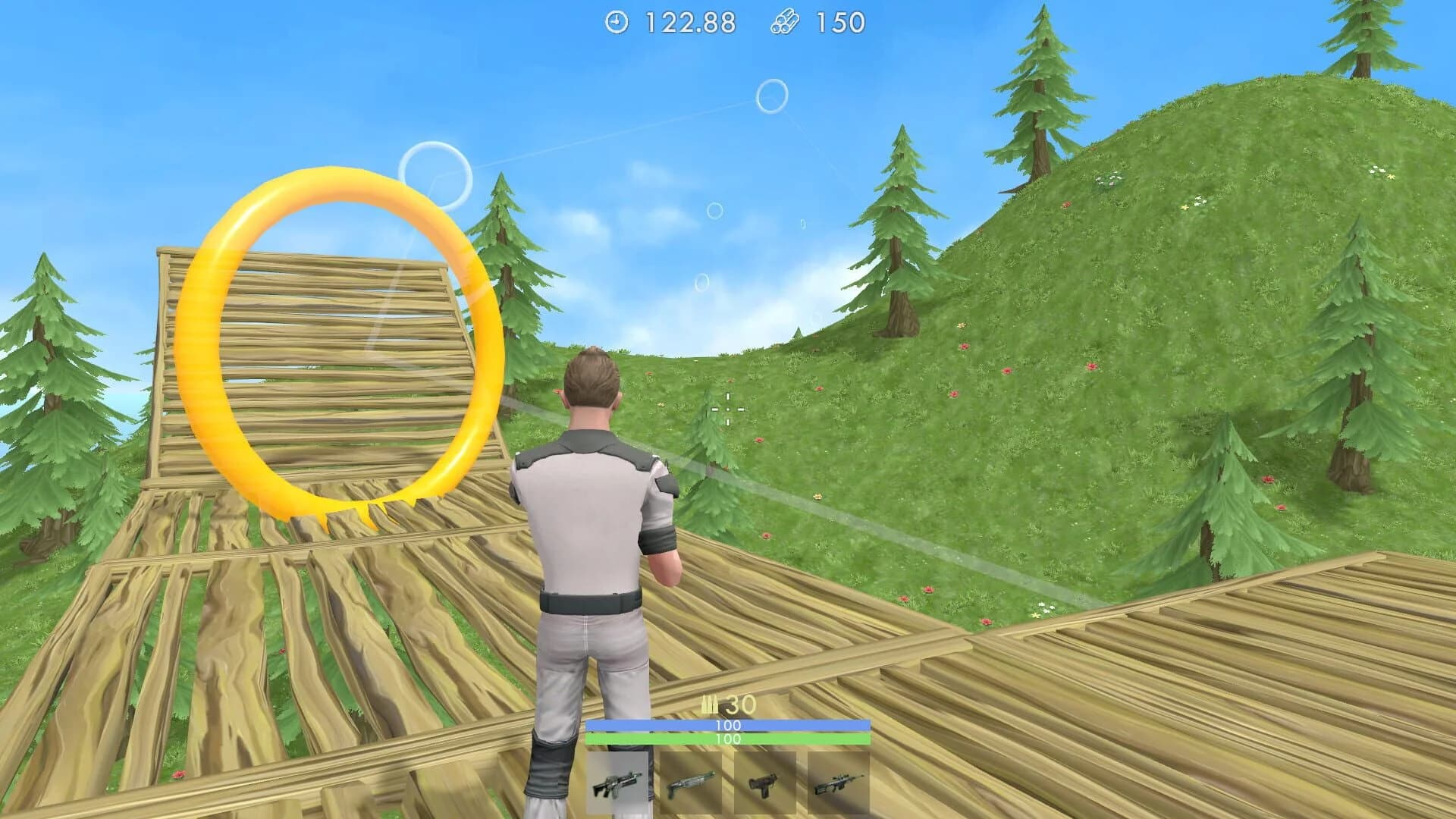The image size is (1456, 819).
Task: Click the large bubble near the ring
Action: pyautogui.click(x=436, y=174)
